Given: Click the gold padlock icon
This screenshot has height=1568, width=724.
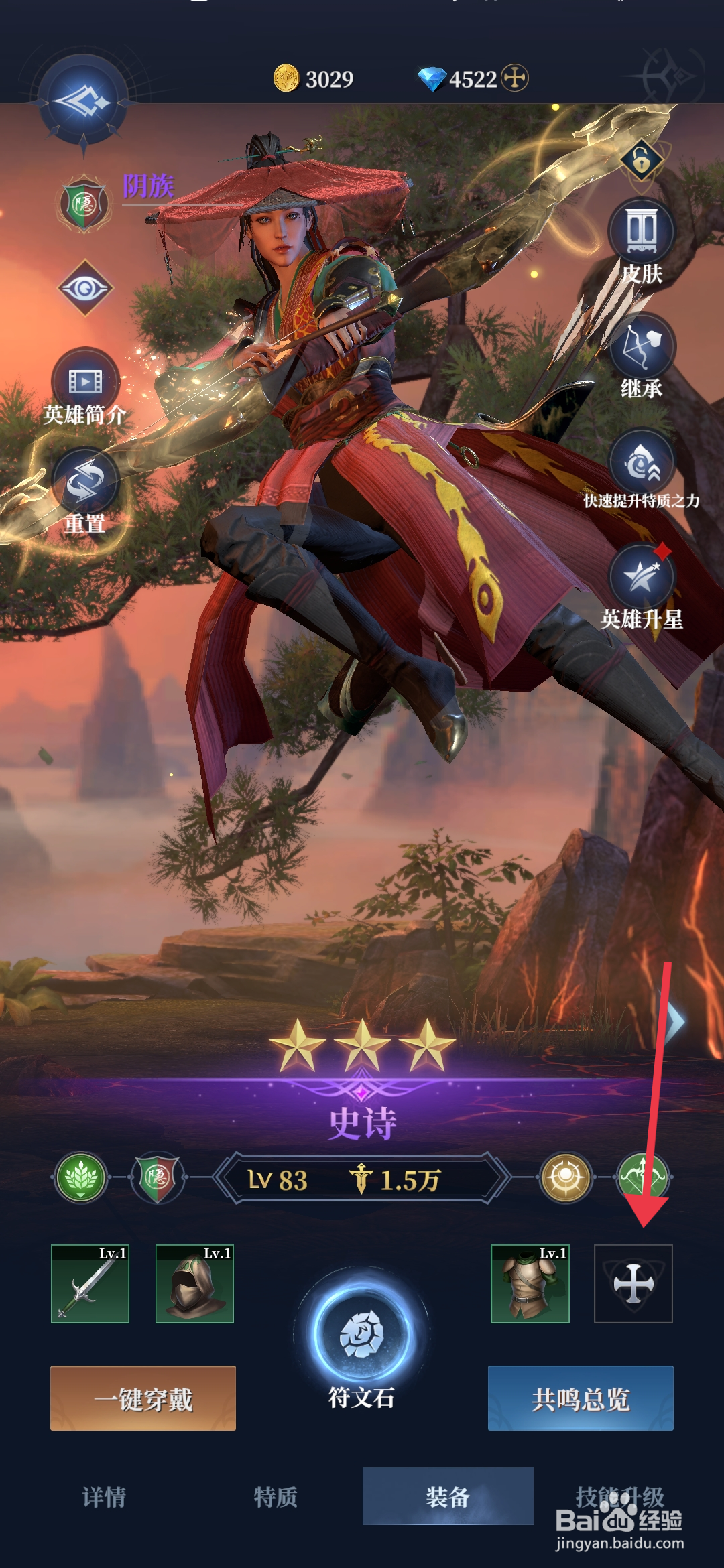Looking at the screenshot, I should [642, 160].
